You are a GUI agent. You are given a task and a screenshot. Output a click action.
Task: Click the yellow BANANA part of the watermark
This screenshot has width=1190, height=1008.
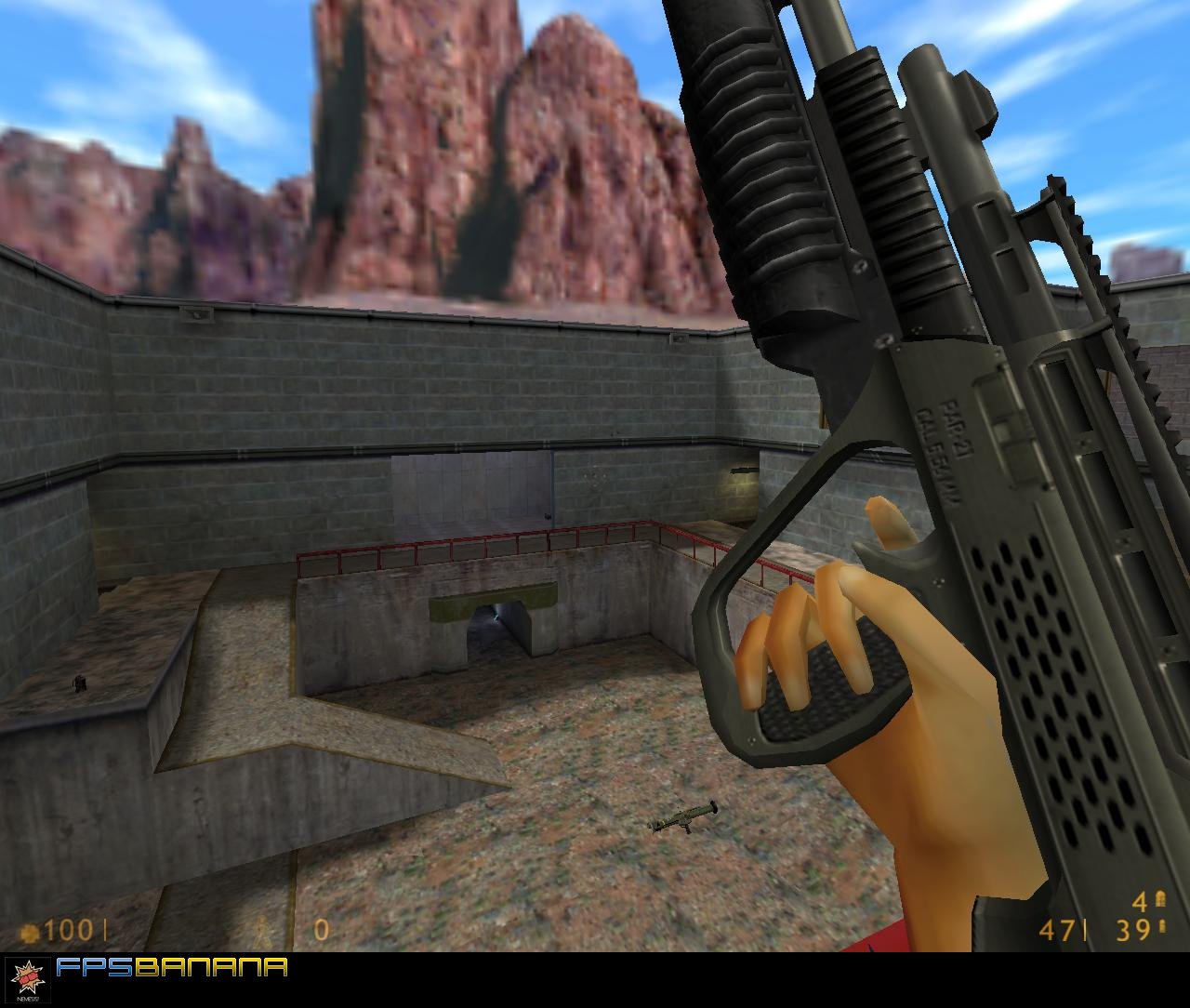click(209, 968)
